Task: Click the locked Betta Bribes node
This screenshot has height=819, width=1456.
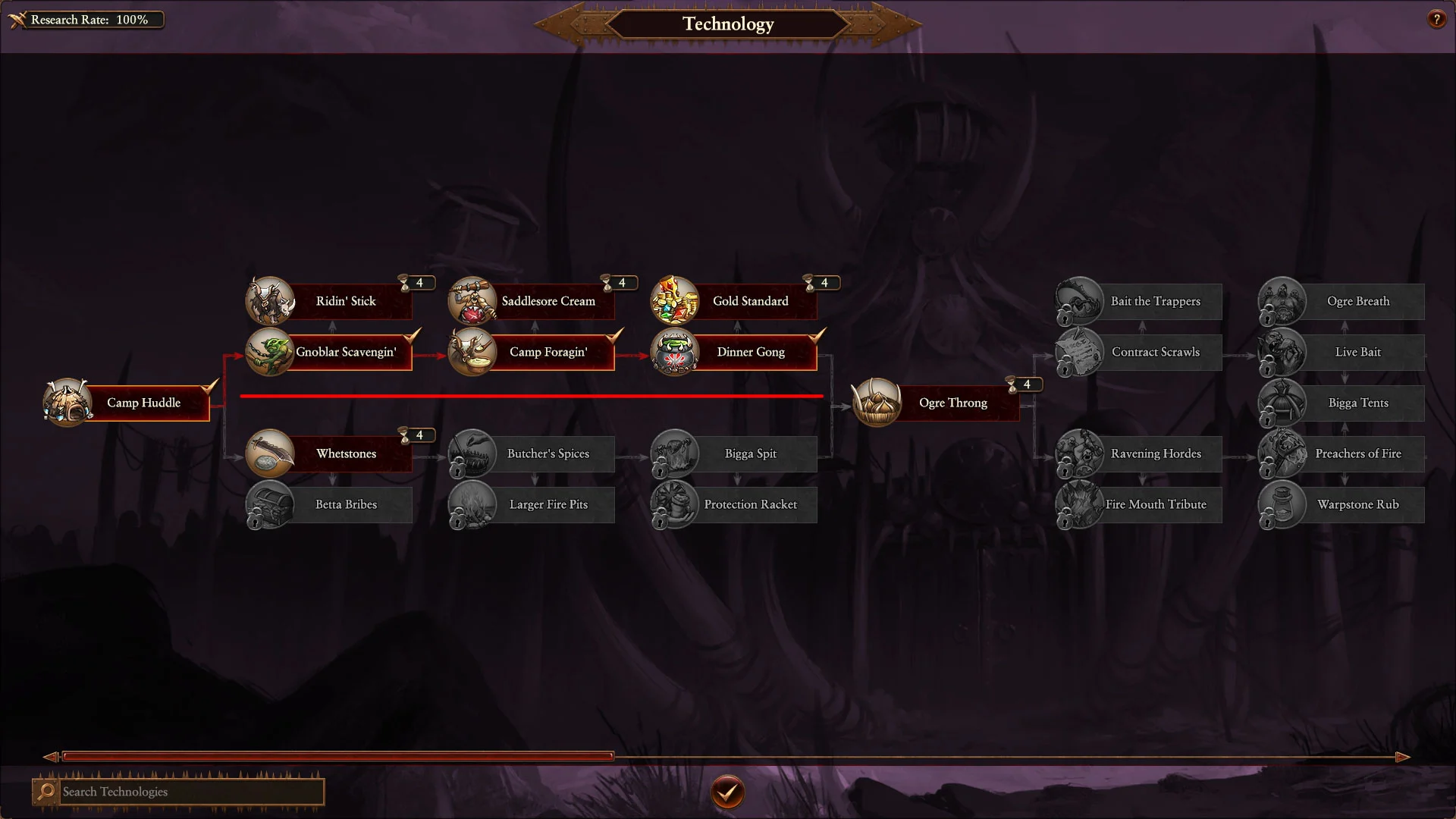Action: pyautogui.click(x=345, y=504)
